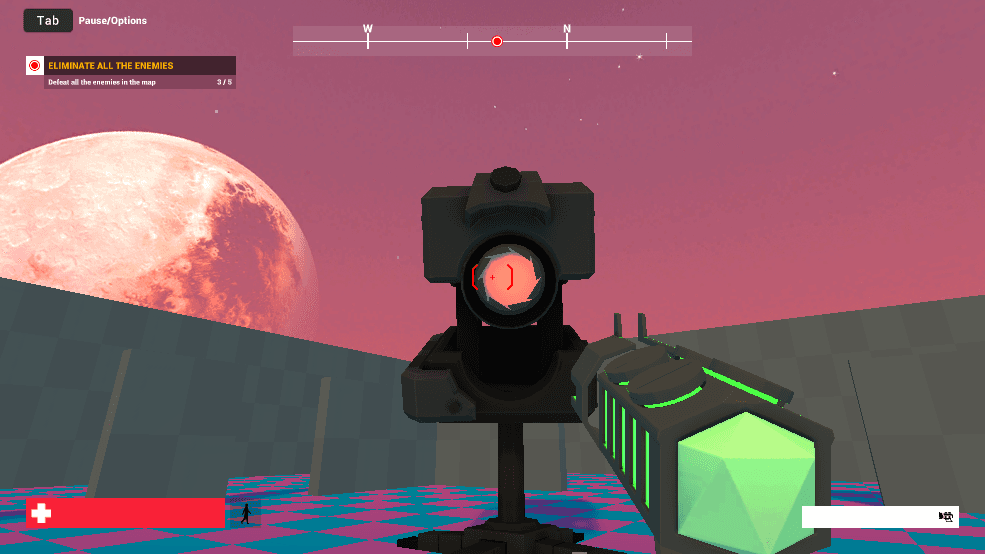
Task: Click the weapon icon beside ammo bar
Action: click(946, 516)
